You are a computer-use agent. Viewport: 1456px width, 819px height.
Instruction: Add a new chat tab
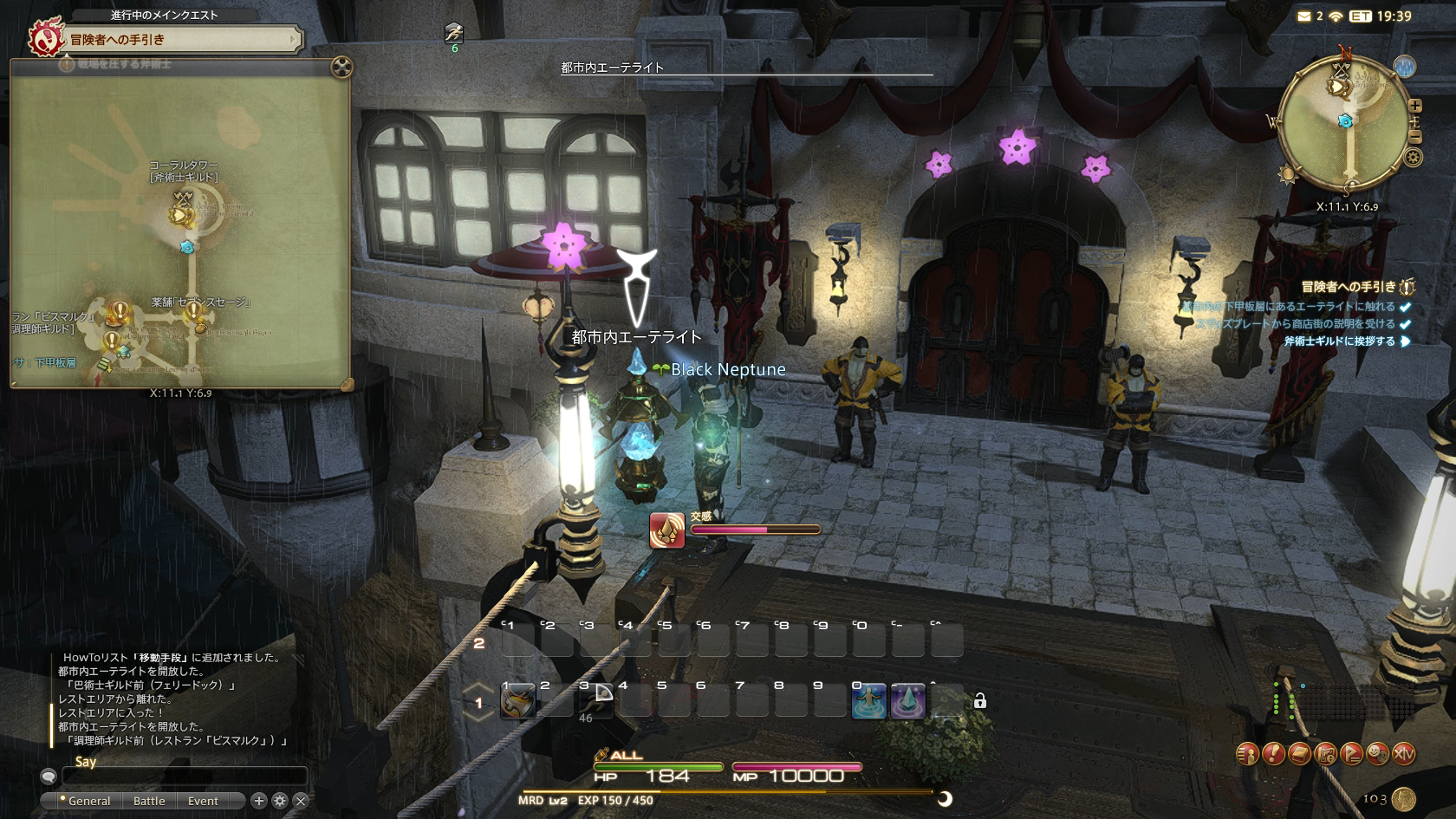(x=258, y=801)
